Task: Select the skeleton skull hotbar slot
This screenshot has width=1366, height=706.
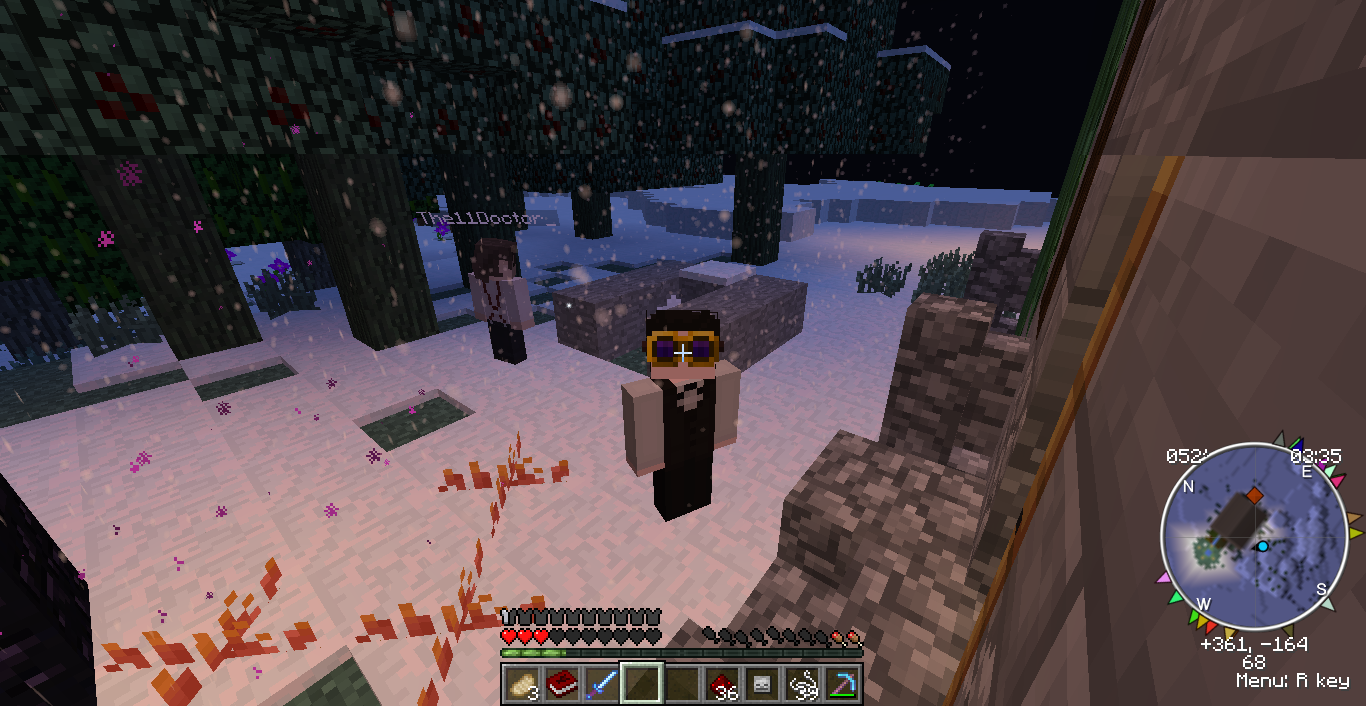Action: point(763,685)
